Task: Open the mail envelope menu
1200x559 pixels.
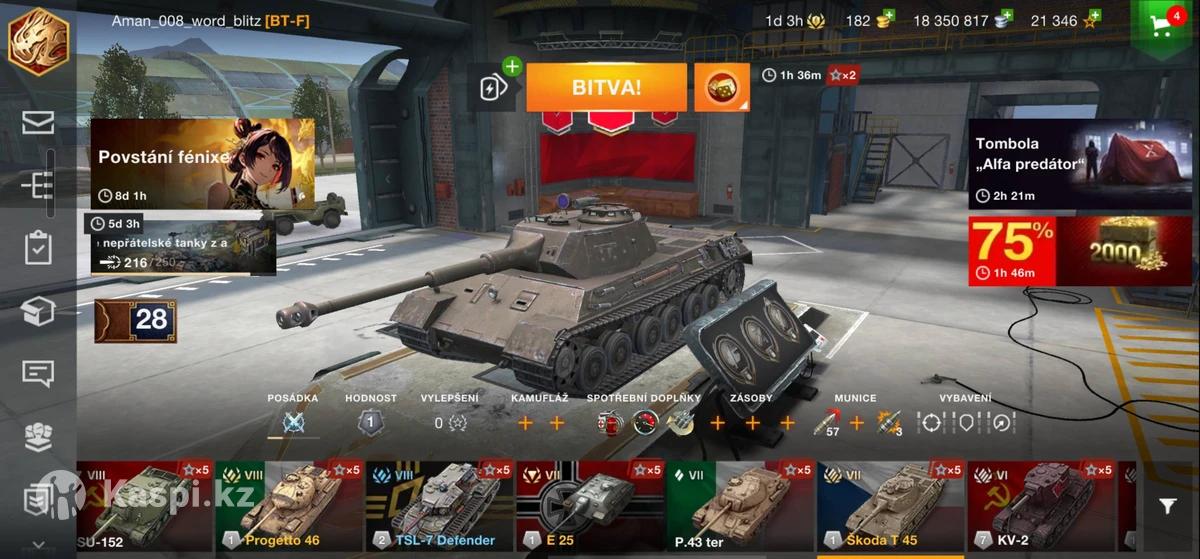Action: tap(38, 123)
